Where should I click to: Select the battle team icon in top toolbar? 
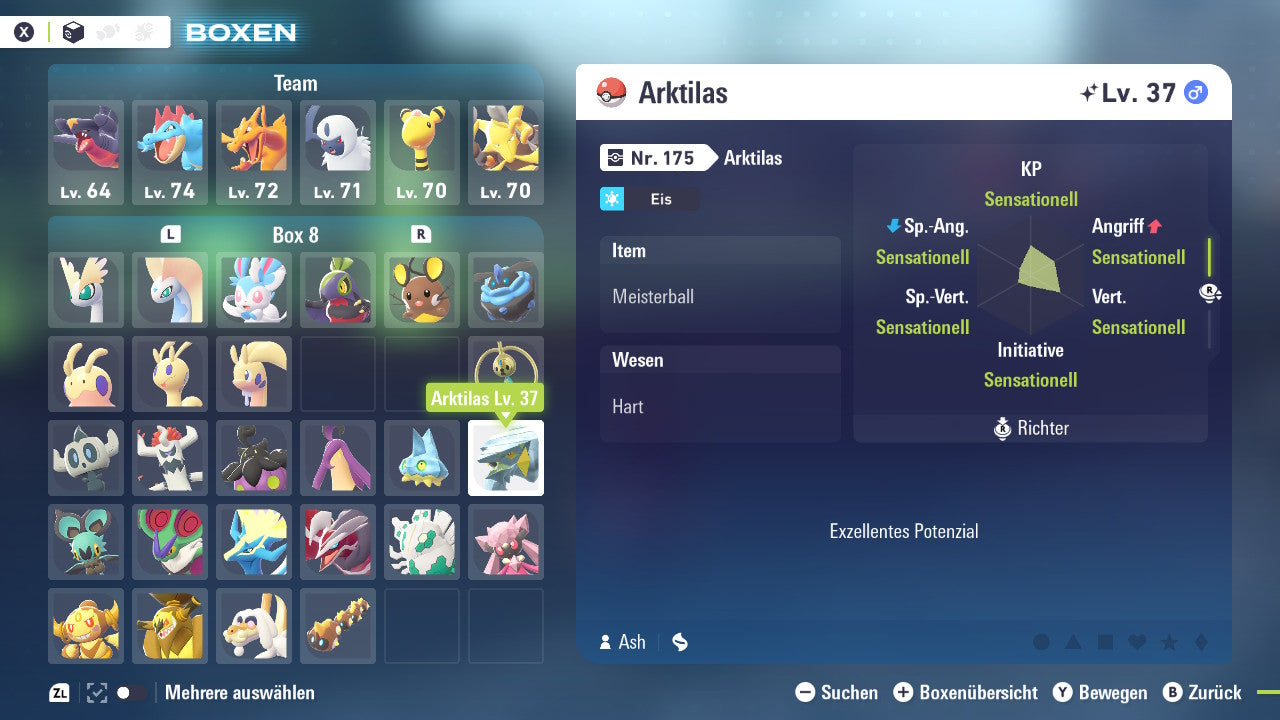coord(142,31)
